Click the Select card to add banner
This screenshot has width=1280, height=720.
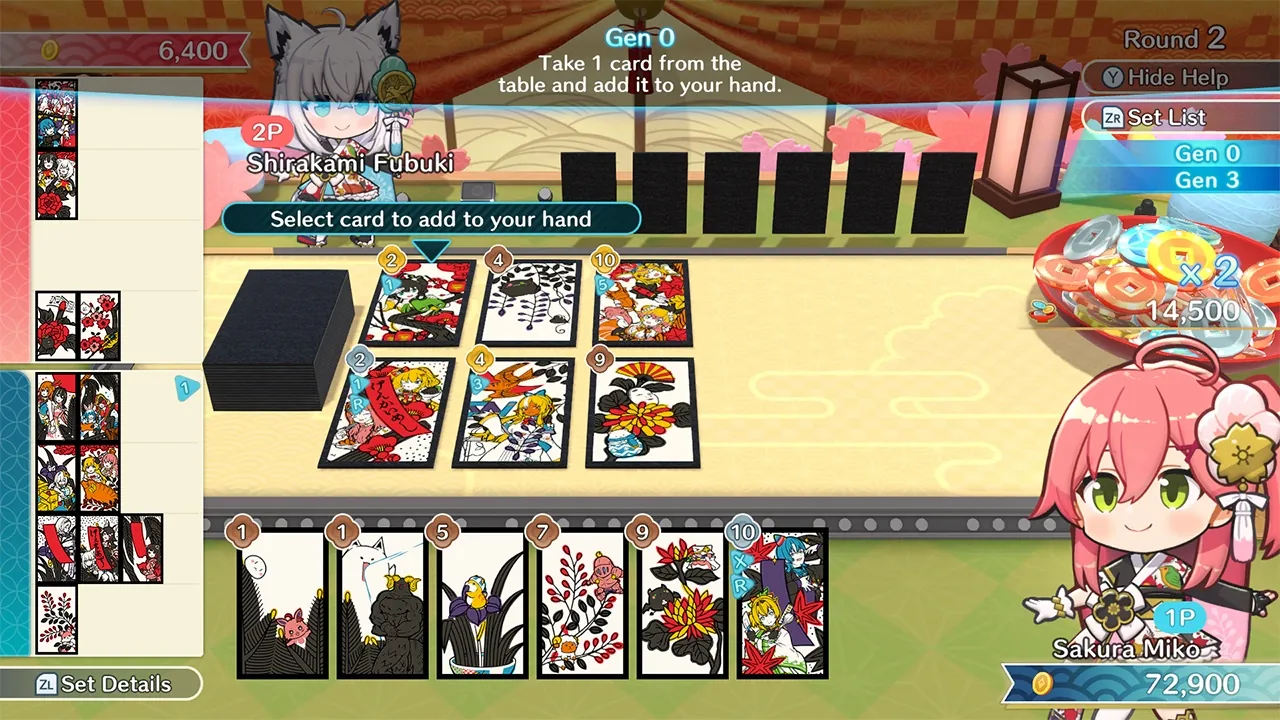pos(432,219)
